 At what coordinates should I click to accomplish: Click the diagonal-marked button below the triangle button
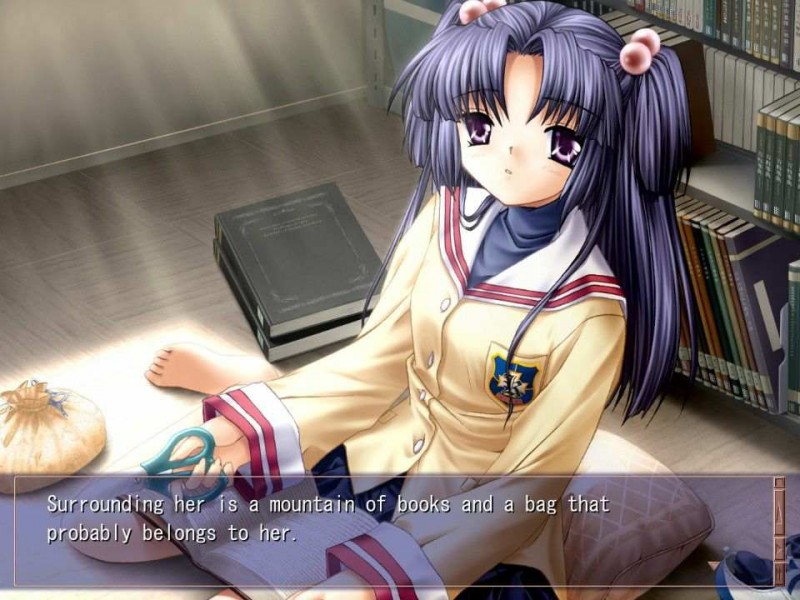779,549
